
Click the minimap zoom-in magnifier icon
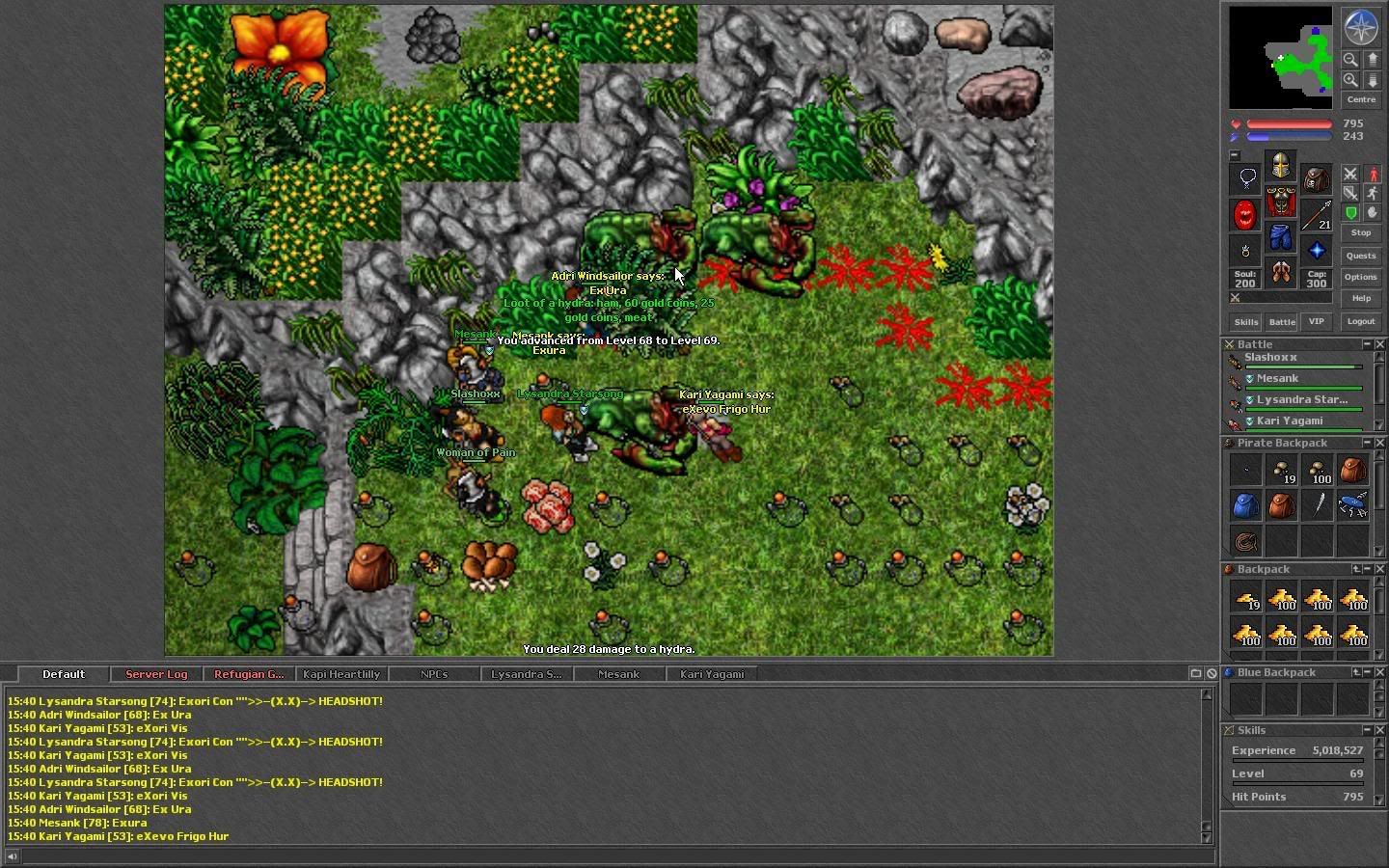(1351, 80)
